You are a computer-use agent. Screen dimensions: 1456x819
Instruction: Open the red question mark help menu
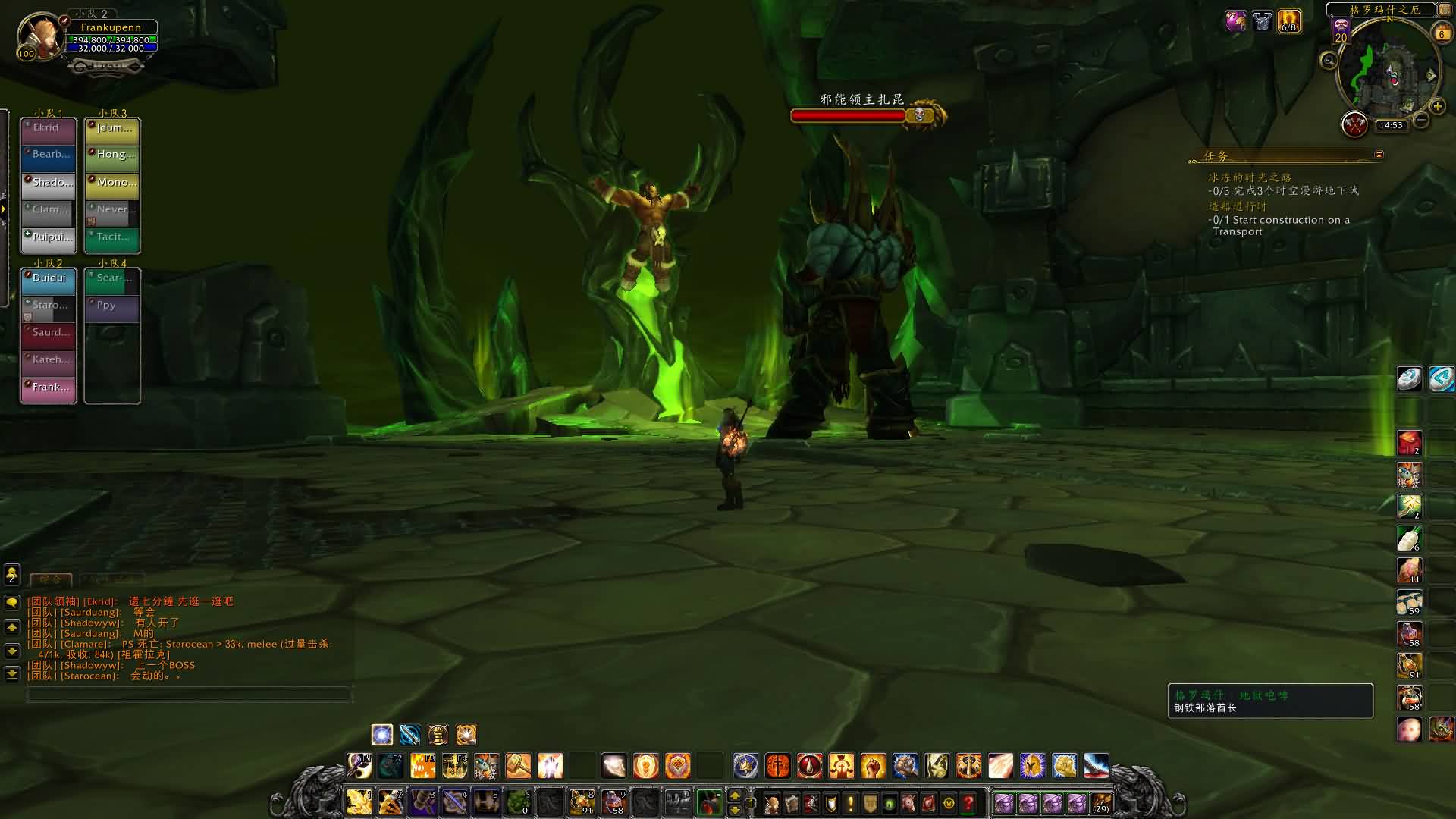[x=968, y=803]
